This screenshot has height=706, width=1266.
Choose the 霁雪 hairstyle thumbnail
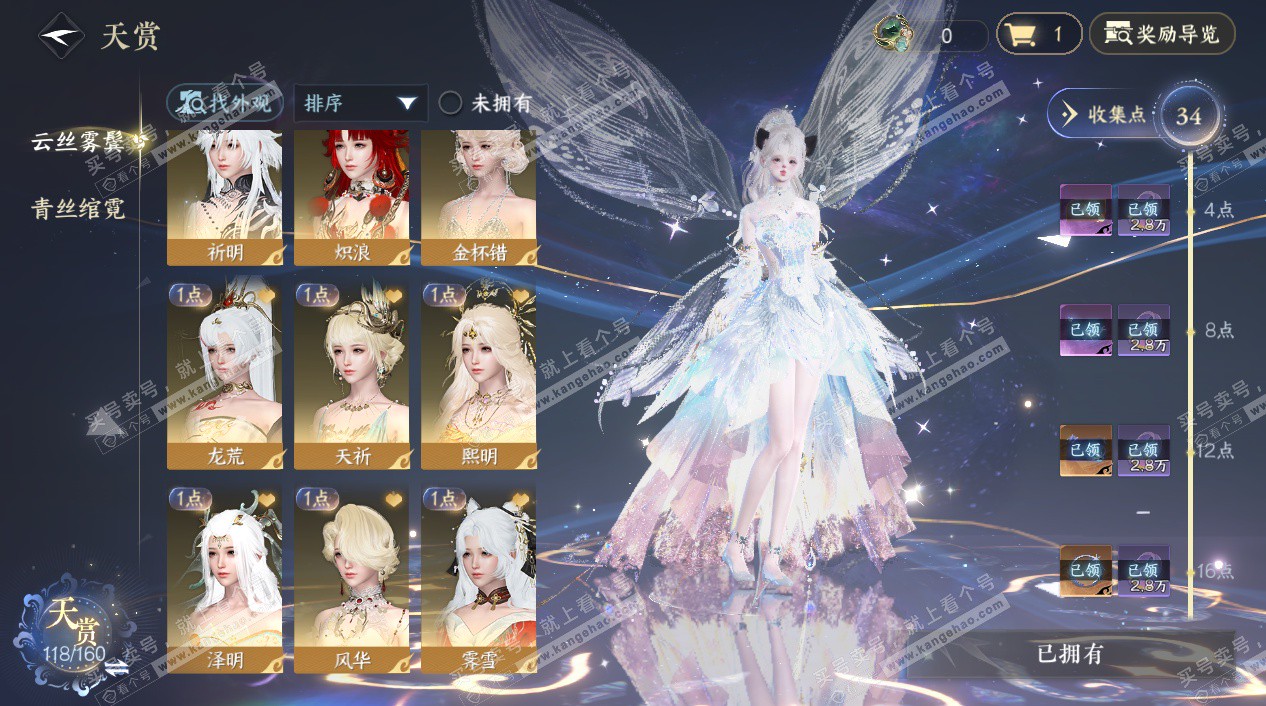(x=478, y=578)
